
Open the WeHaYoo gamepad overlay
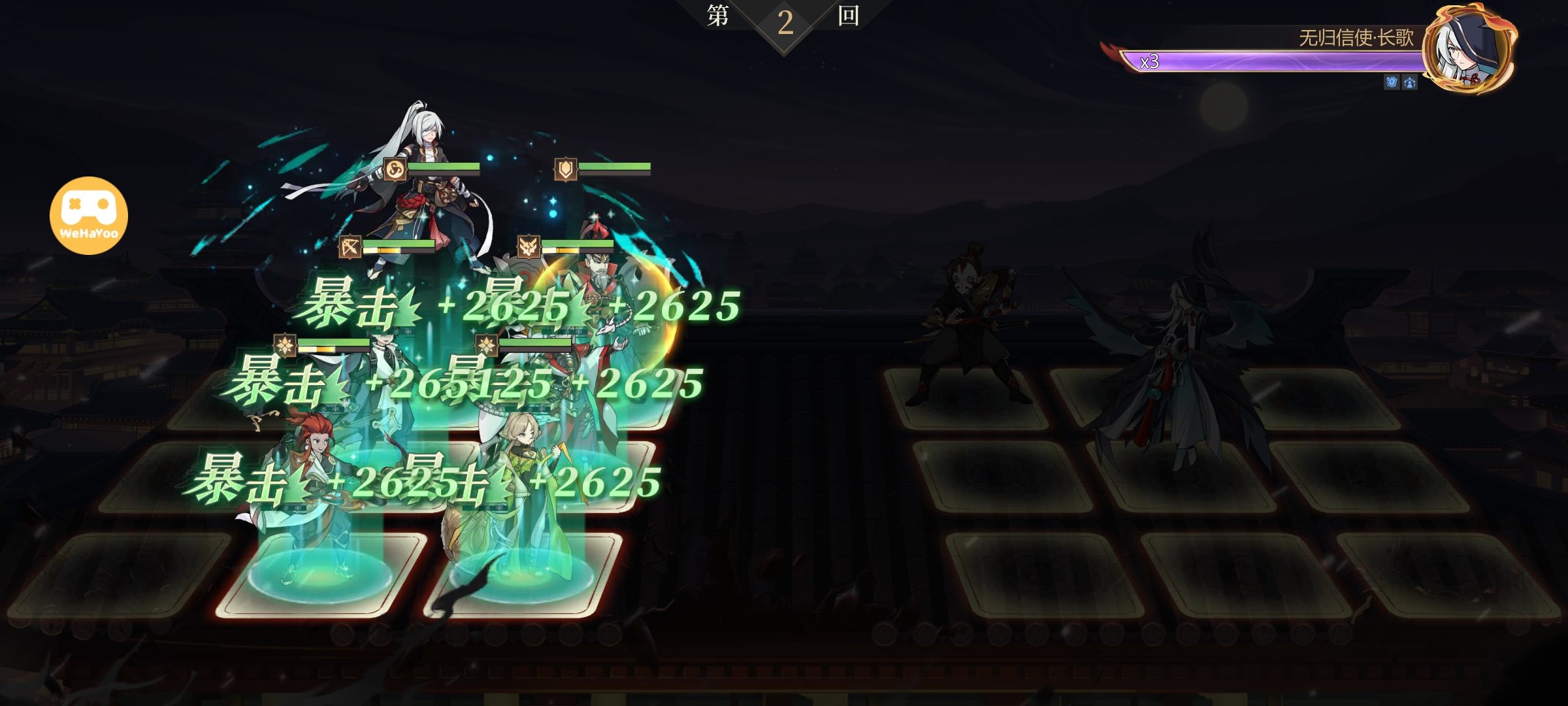[x=89, y=216]
